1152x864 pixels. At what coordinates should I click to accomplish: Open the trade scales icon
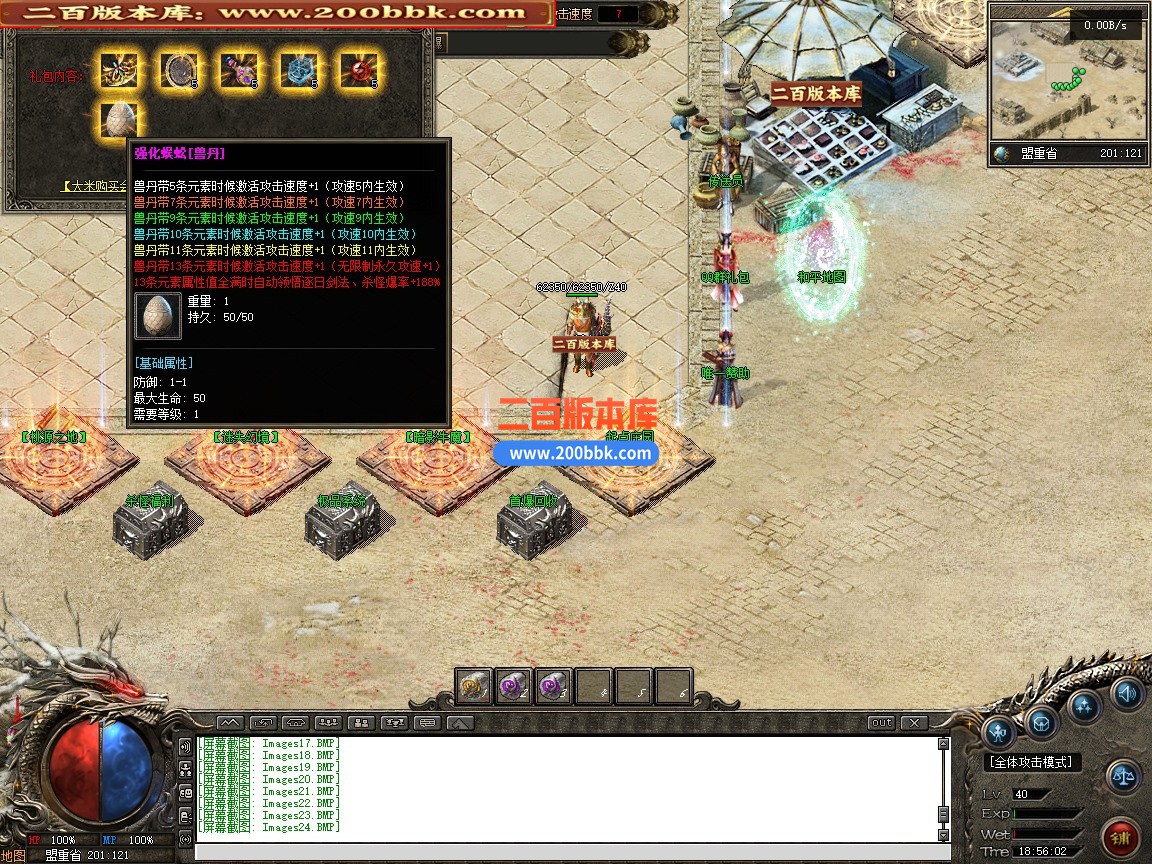(1124, 776)
